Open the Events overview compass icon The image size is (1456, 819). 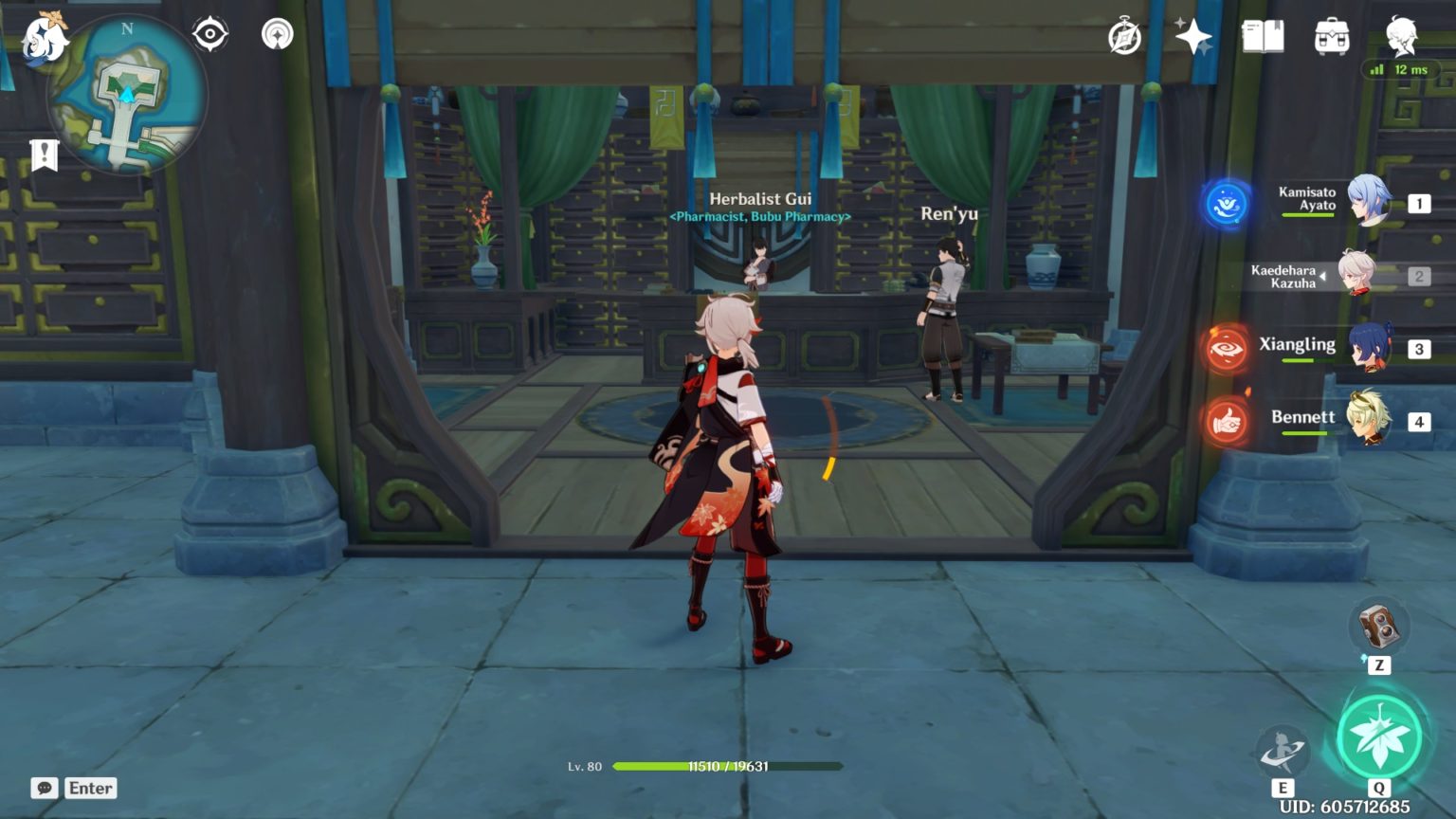[1124, 35]
